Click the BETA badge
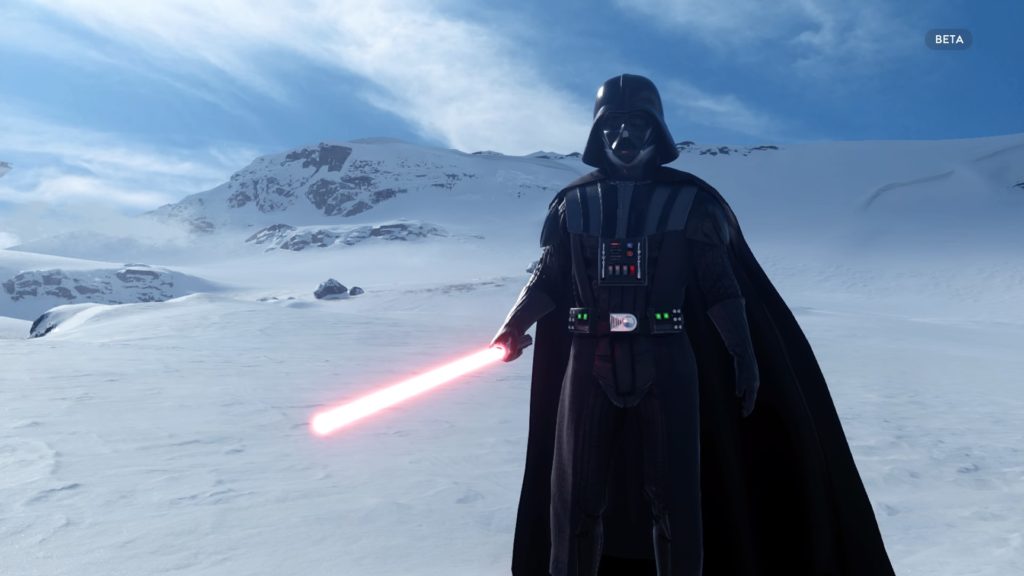The height and width of the screenshot is (576, 1024). click(x=947, y=39)
